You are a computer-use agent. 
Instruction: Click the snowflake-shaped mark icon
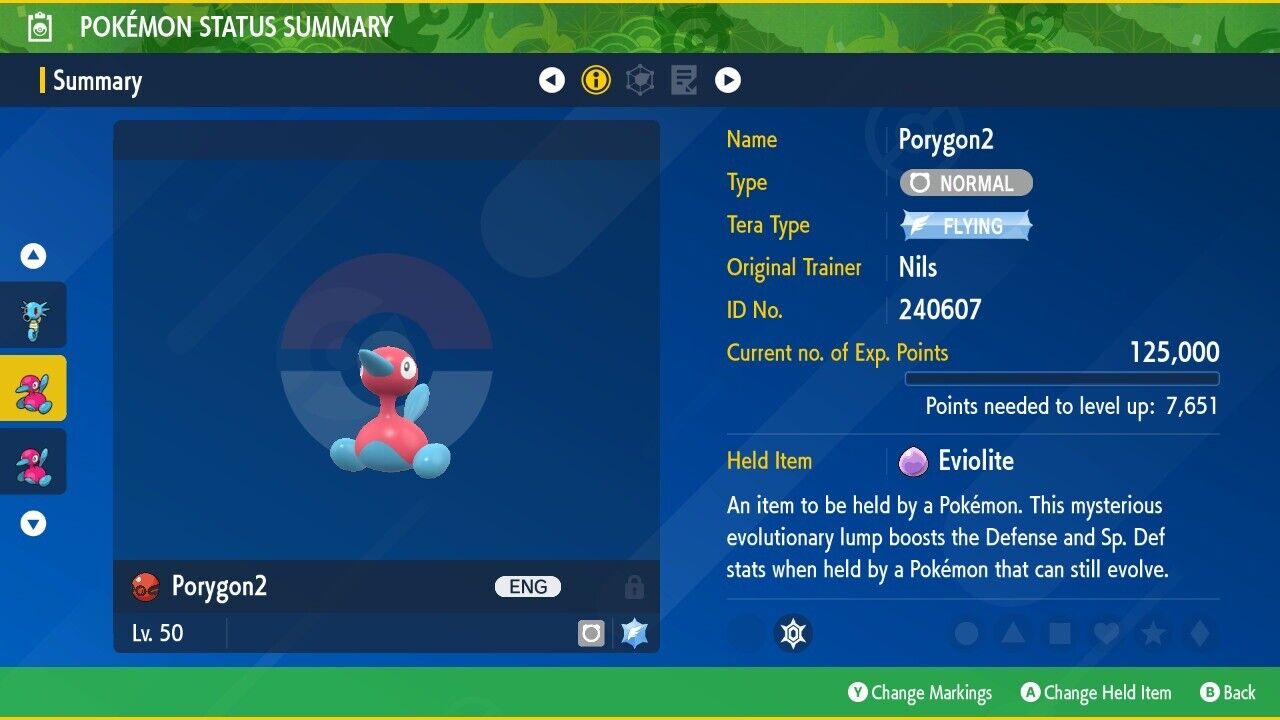click(794, 633)
